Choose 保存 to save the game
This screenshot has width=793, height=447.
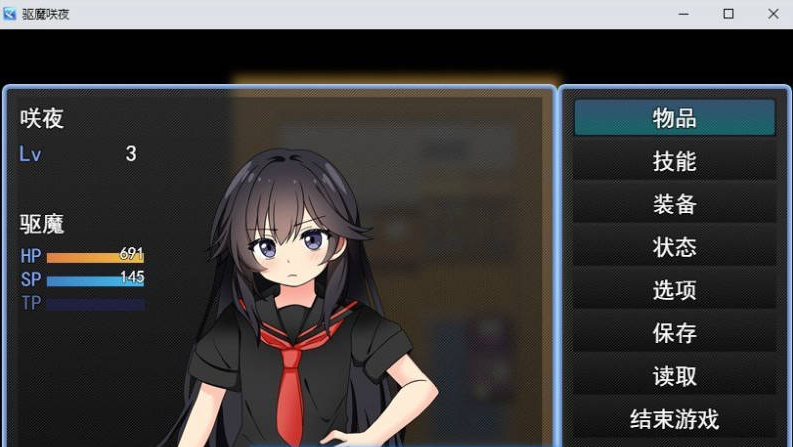pos(674,333)
